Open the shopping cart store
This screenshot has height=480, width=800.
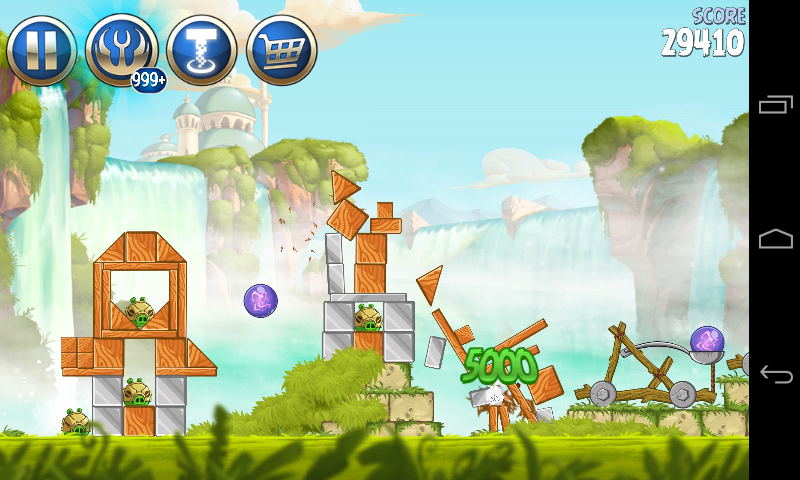[x=281, y=50]
